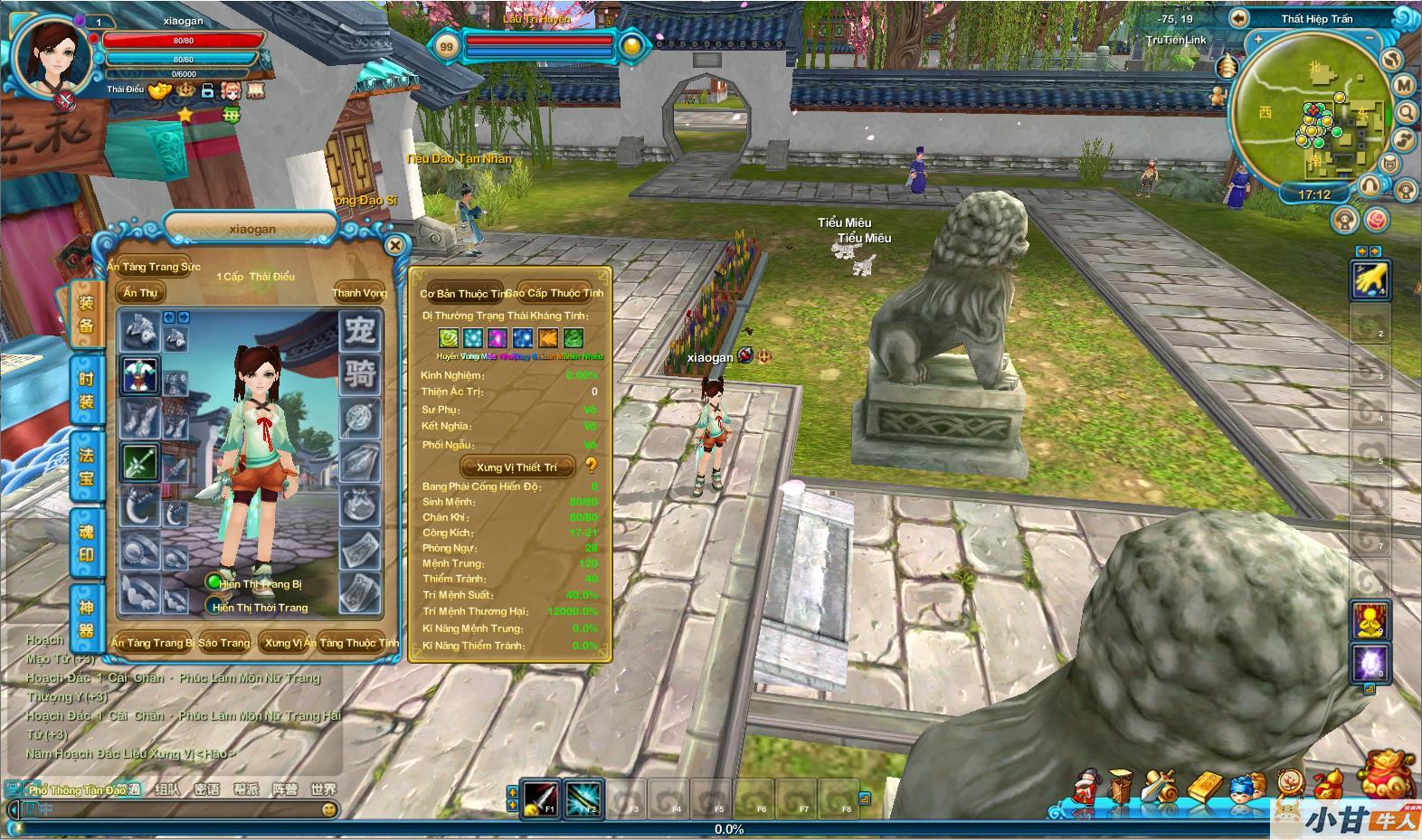Open the emoji picker in chat box
Viewport: 1422px width, 840px height.
coord(328,810)
